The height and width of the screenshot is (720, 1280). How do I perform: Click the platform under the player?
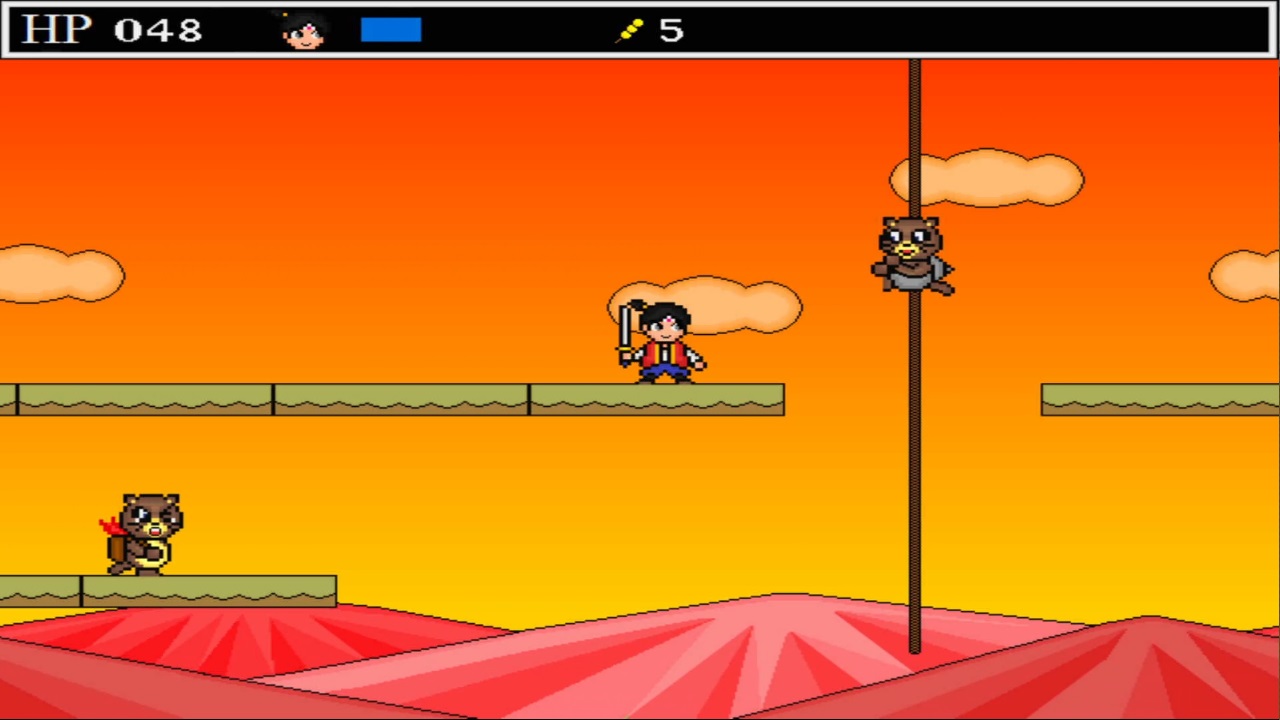click(x=660, y=400)
